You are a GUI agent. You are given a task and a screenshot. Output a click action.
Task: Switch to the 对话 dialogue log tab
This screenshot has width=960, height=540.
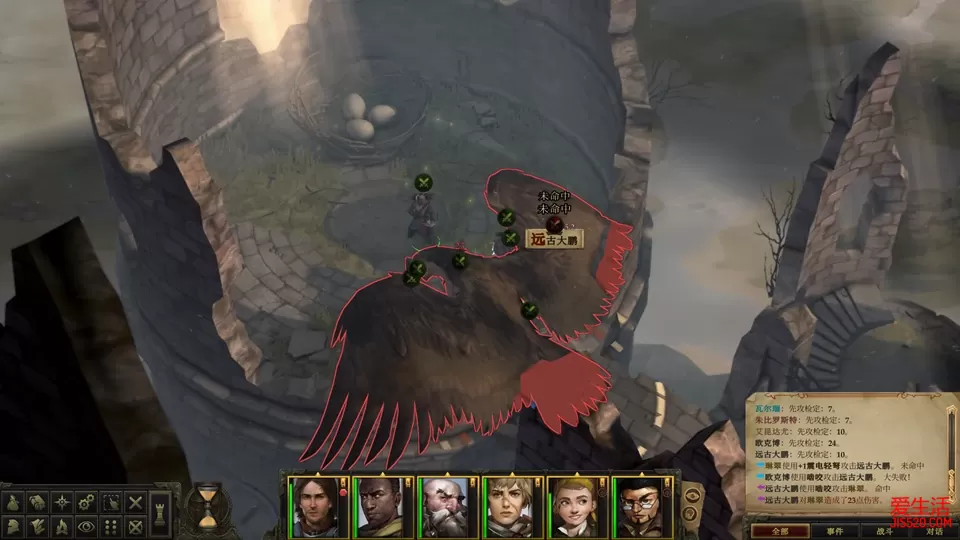point(932,531)
